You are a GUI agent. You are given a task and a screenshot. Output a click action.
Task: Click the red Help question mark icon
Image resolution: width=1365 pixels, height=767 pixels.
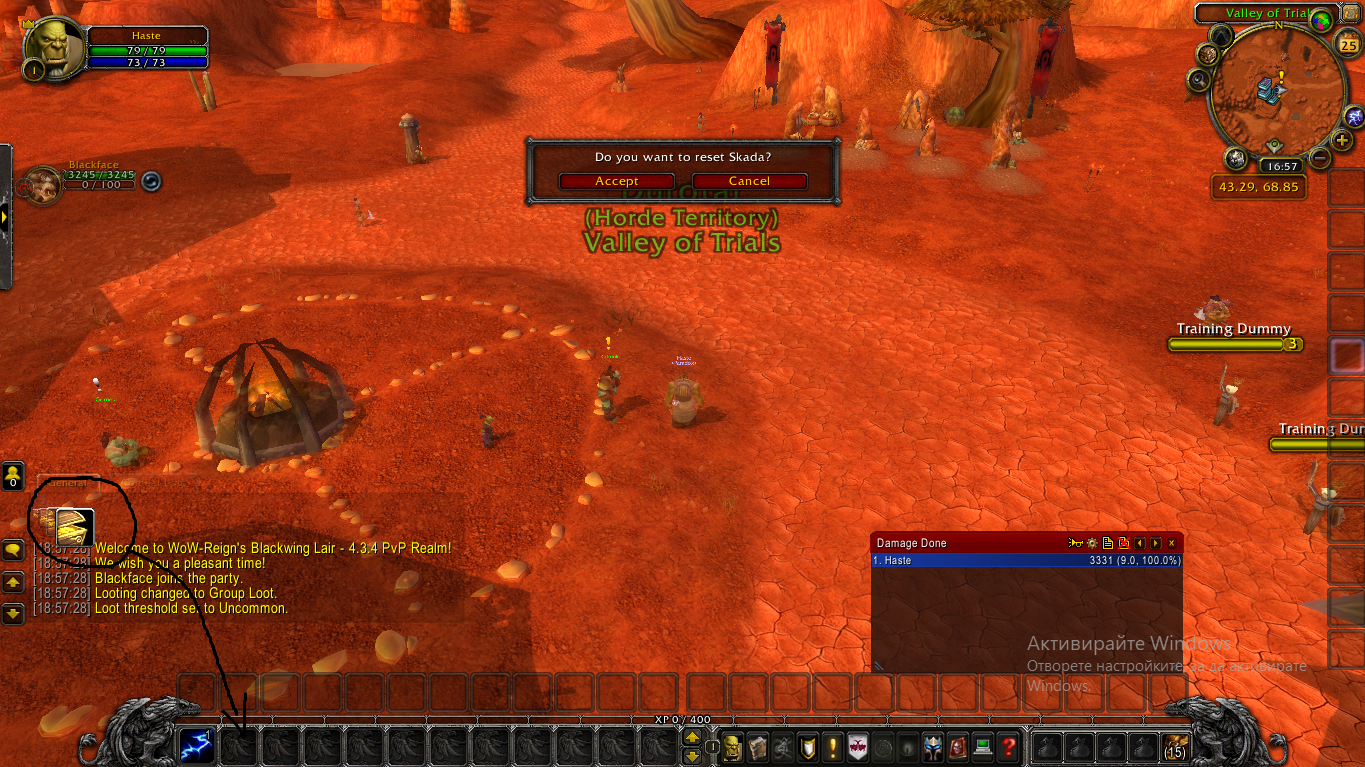pyautogui.click(x=1009, y=747)
